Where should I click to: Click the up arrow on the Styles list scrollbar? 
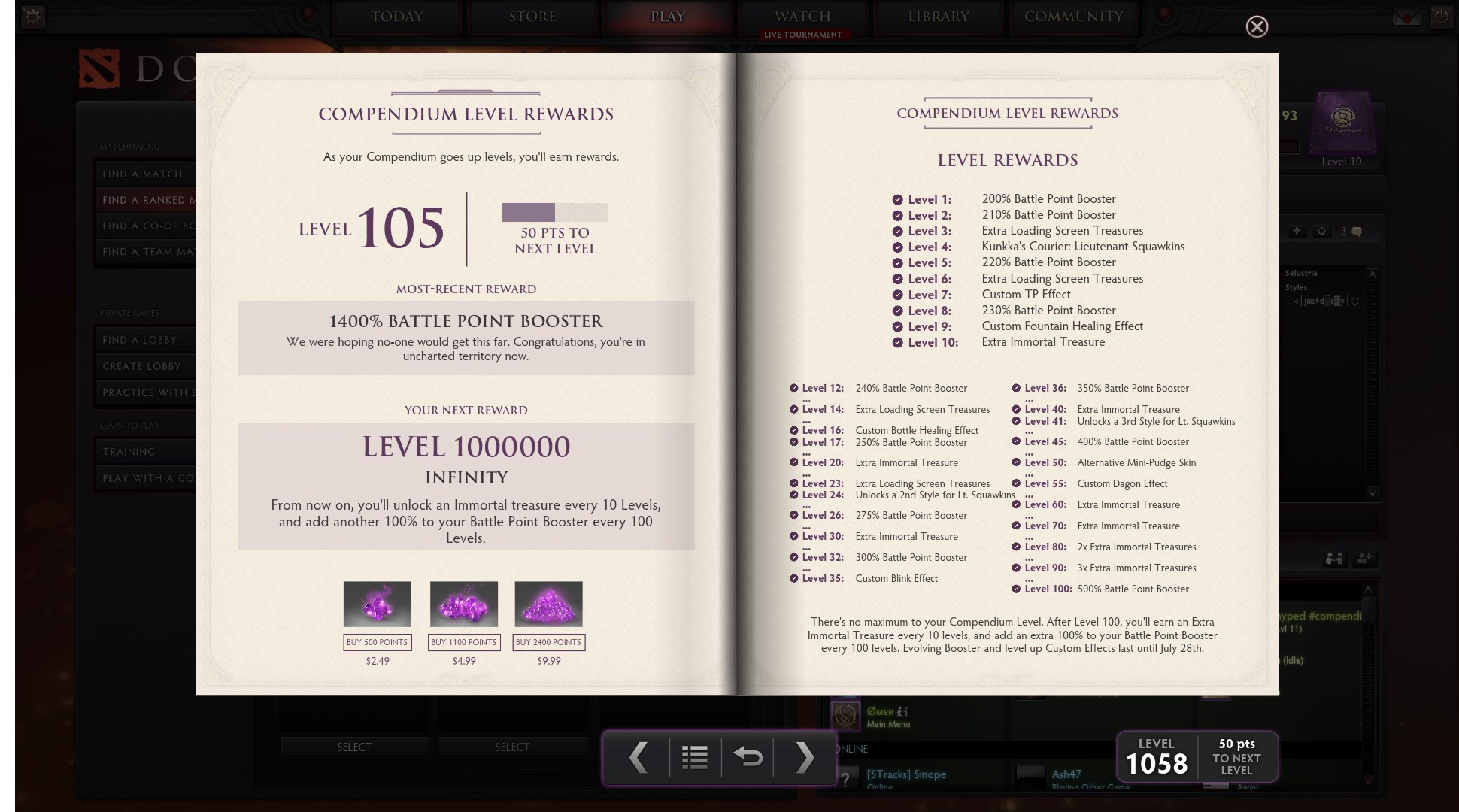pos(1373,275)
